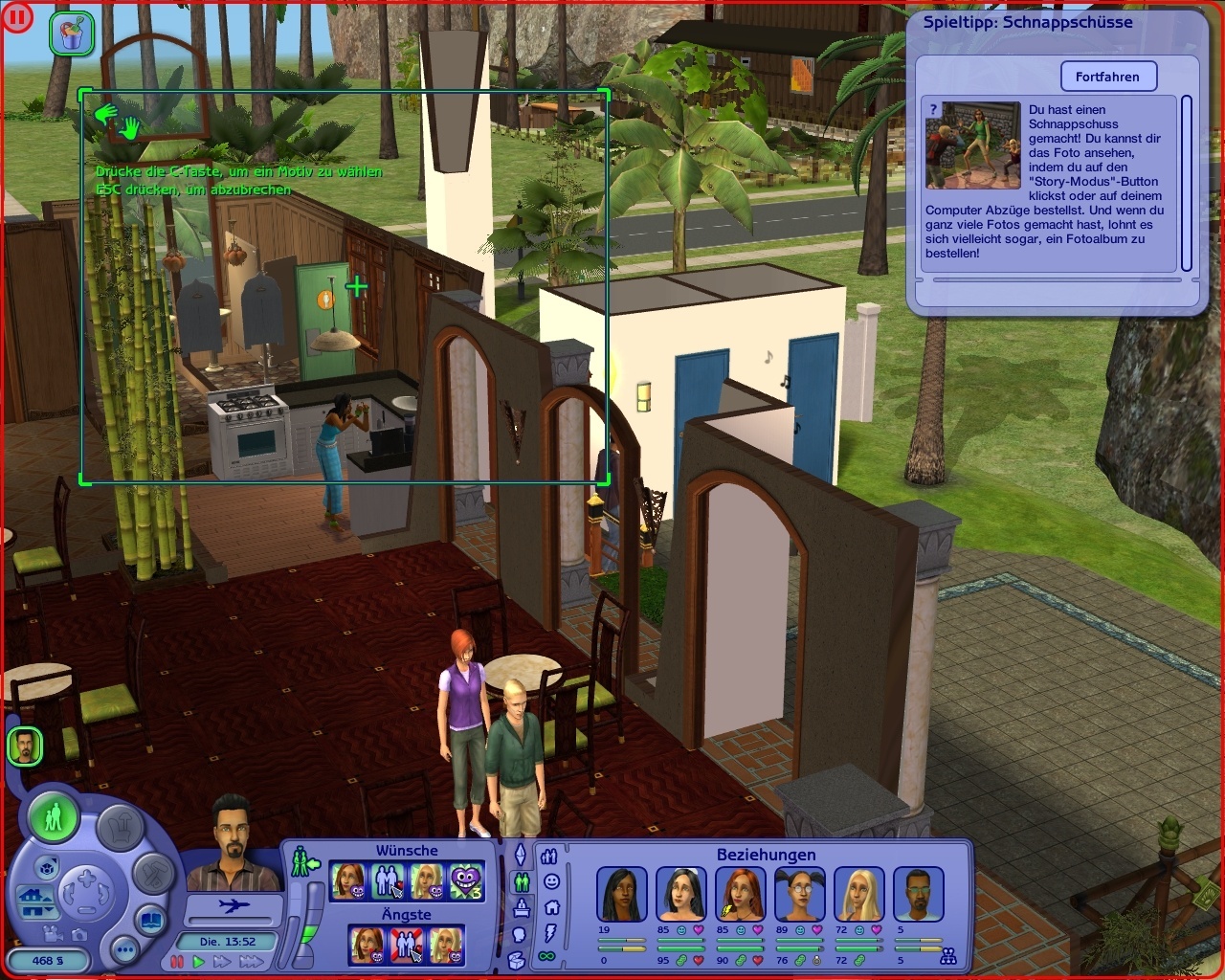1225x980 pixels.
Task: Take a snapshot with the camera icon
Action: tap(79, 936)
